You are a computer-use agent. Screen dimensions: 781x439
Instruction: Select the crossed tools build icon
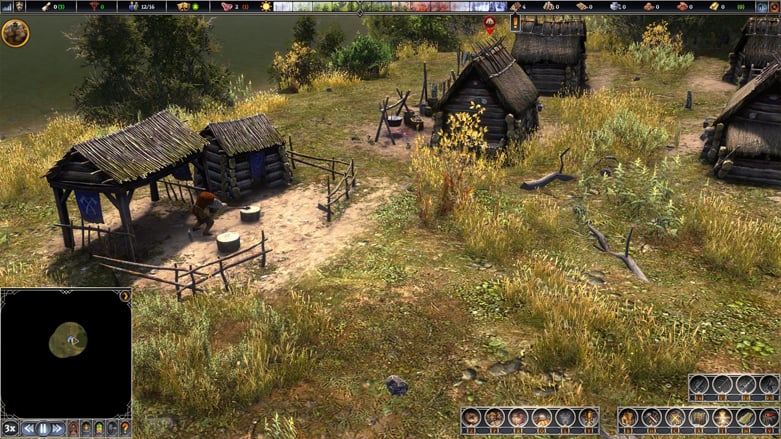pos(675,417)
